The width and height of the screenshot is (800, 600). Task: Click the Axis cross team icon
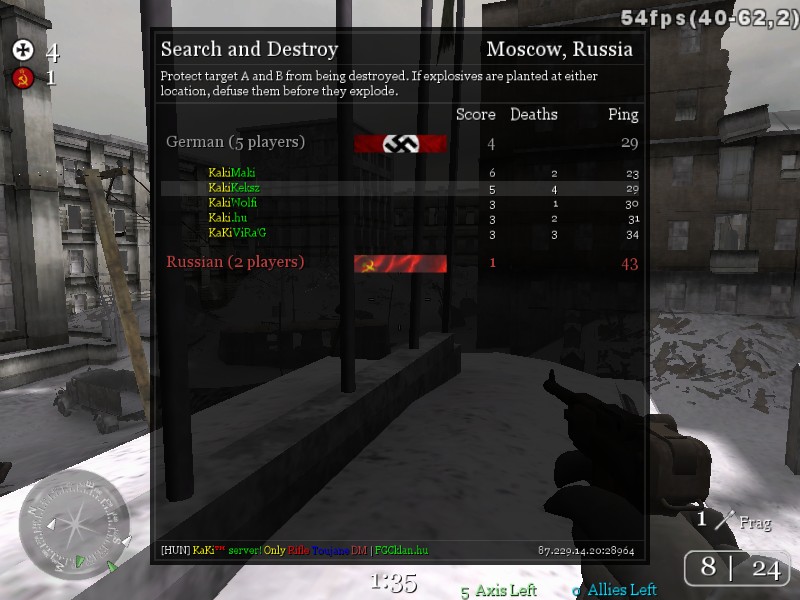(23, 52)
